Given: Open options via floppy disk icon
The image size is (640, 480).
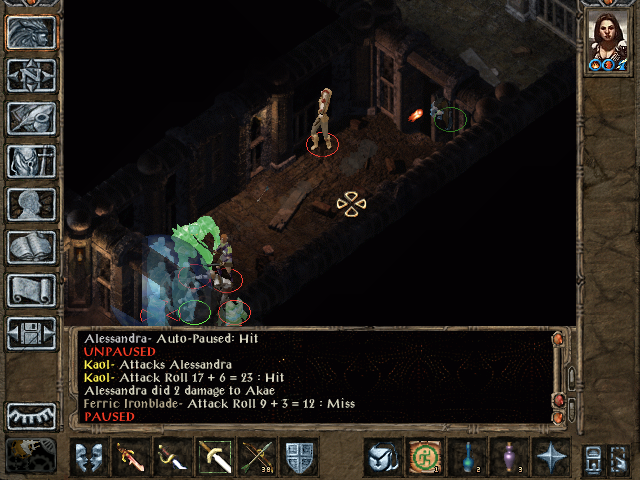Looking at the screenshot, I should (31, 333).
